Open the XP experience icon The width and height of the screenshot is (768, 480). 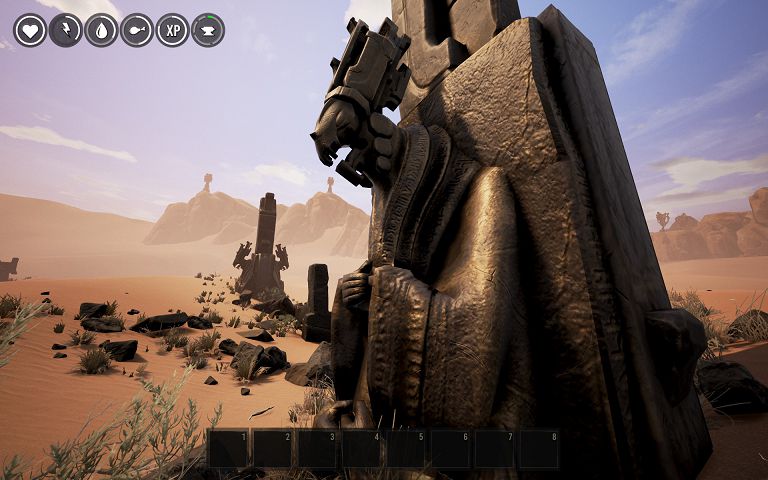click(172, 30)
